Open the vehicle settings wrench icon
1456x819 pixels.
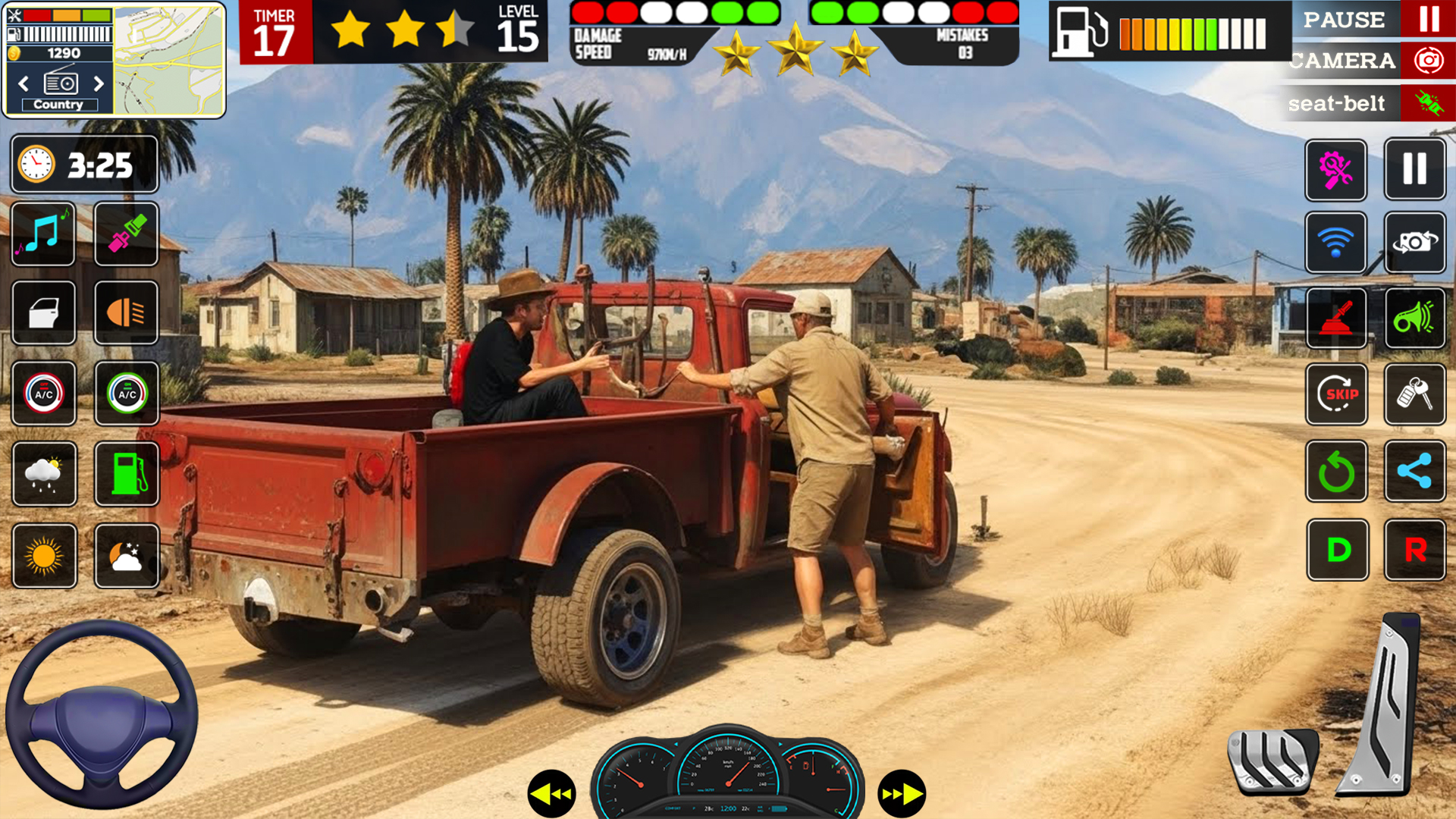pyautogui.click(x=1336, y=168)
